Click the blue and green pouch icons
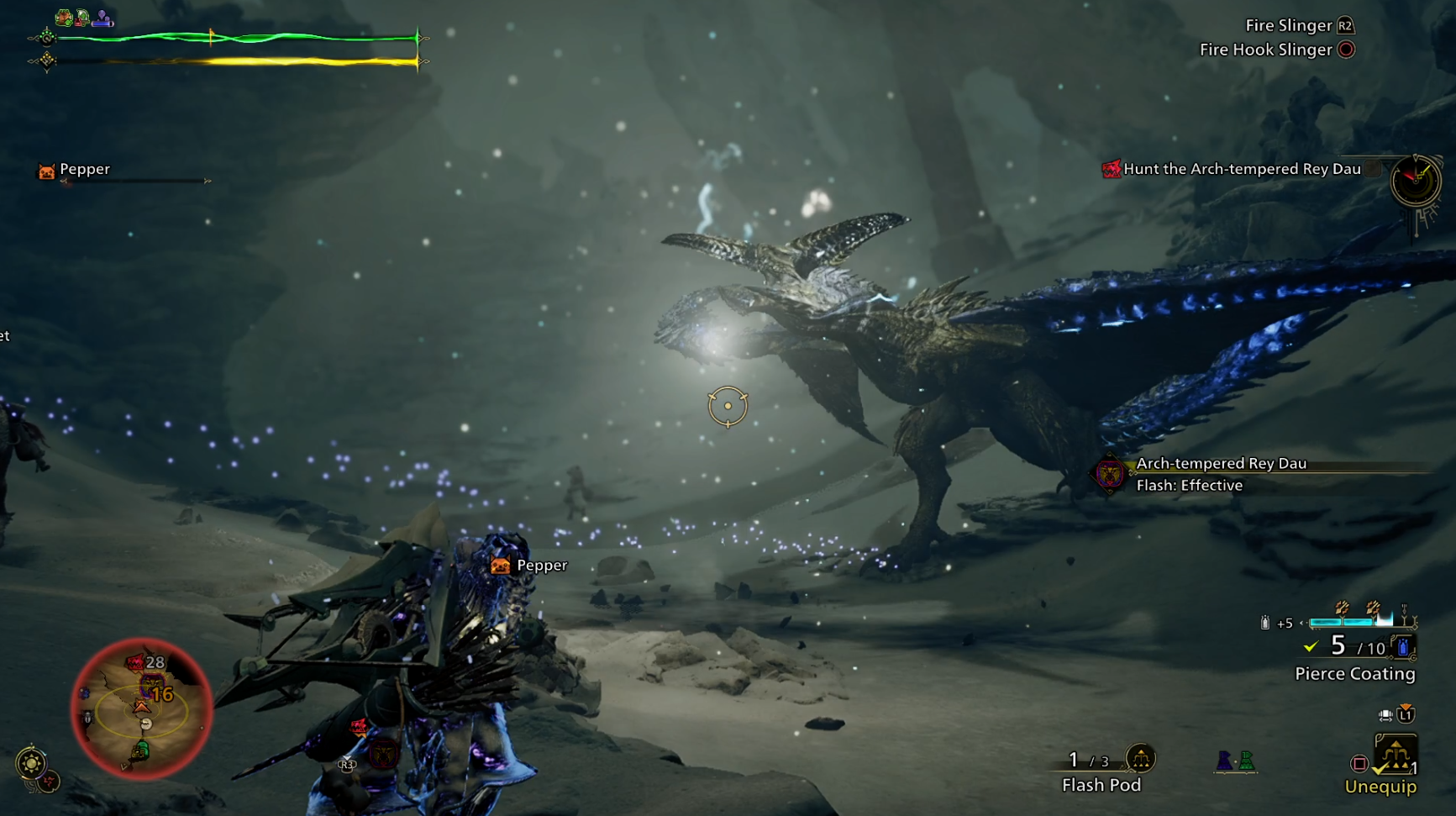This screenshot has height=816, width=1456. tap(1235, 761)
